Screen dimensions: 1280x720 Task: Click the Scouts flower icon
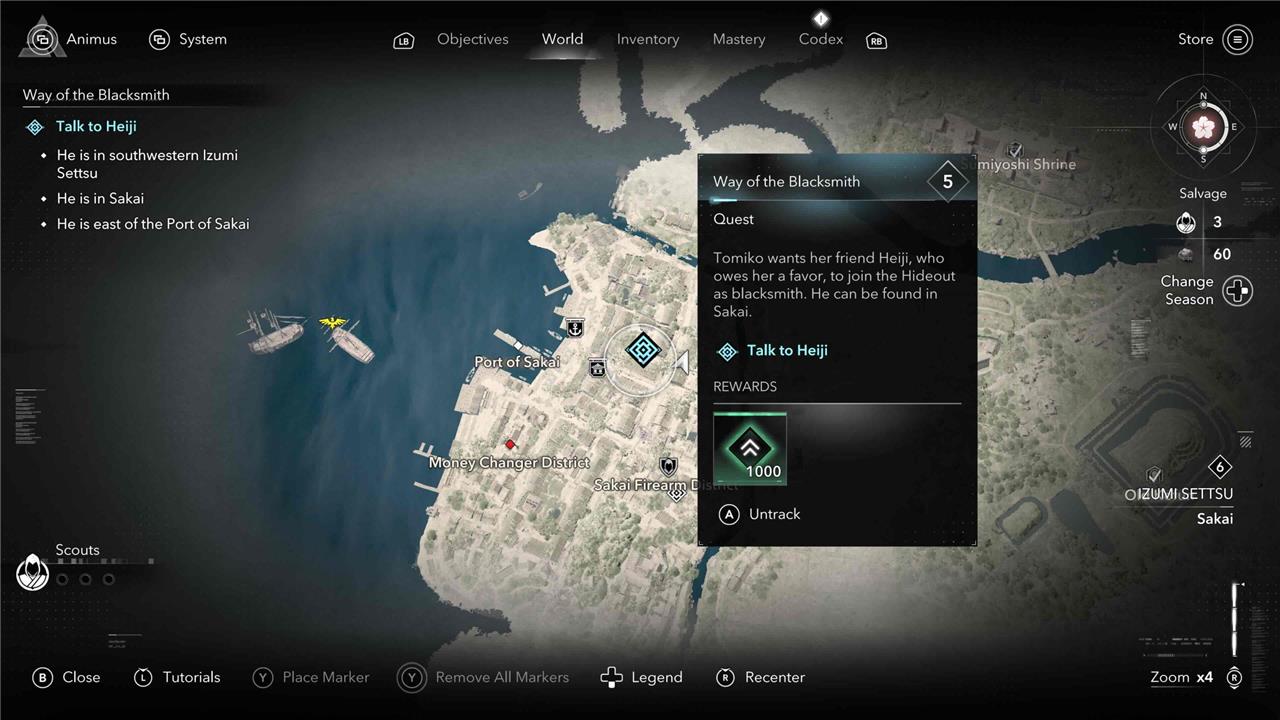pyautogui.click(x=33, y=572)
